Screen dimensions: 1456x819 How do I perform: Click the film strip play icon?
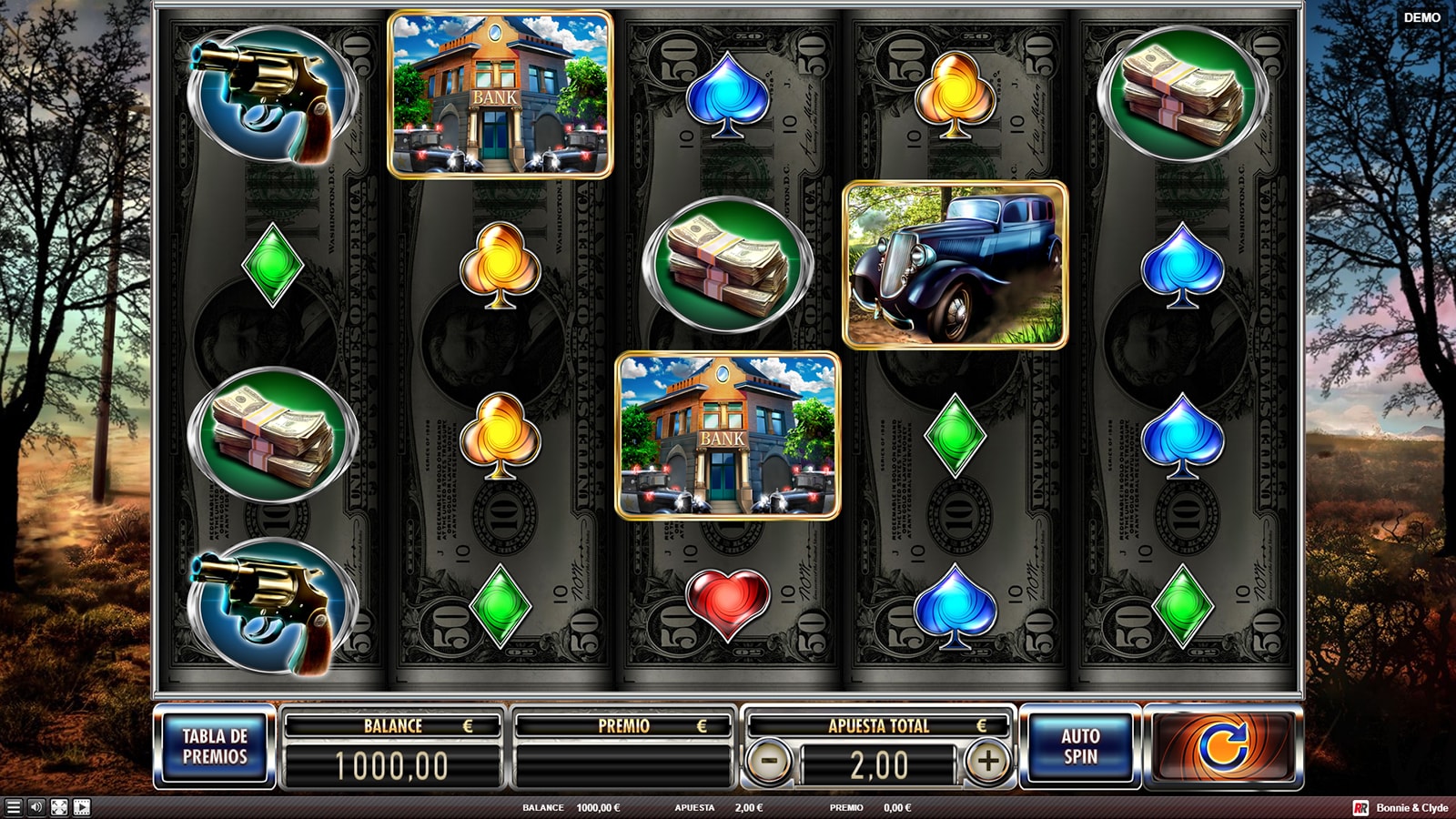coord(82,807)
